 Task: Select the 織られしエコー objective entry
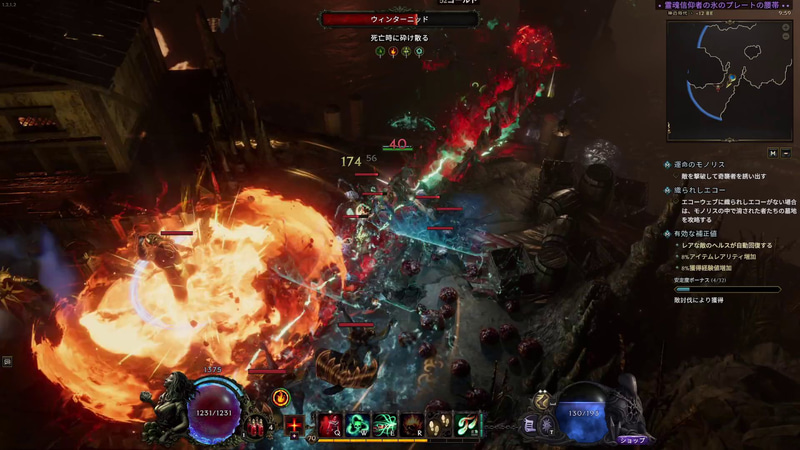click(x=701, y=190)
